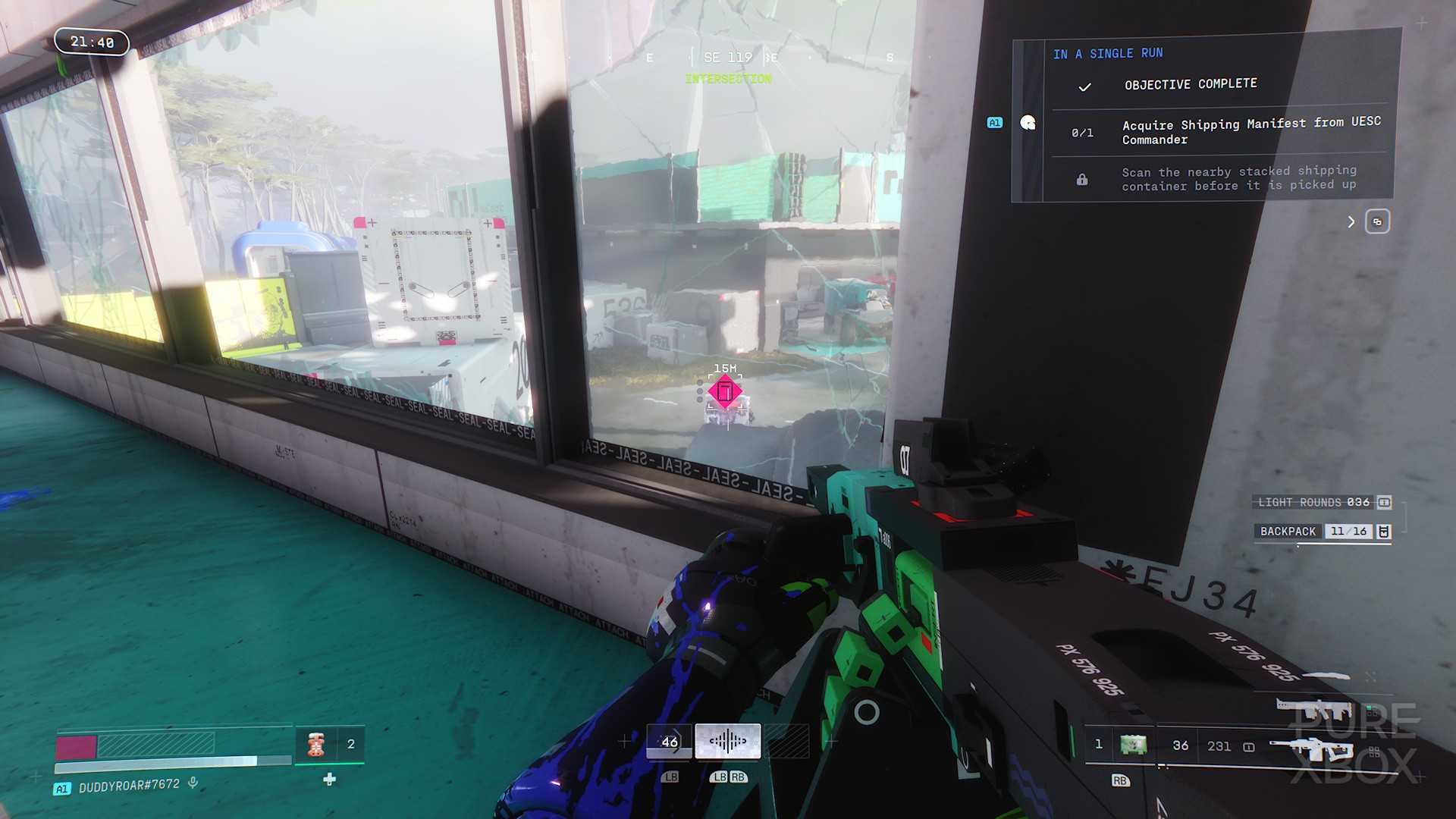Activate the cooldown ability showing 46

669,742
